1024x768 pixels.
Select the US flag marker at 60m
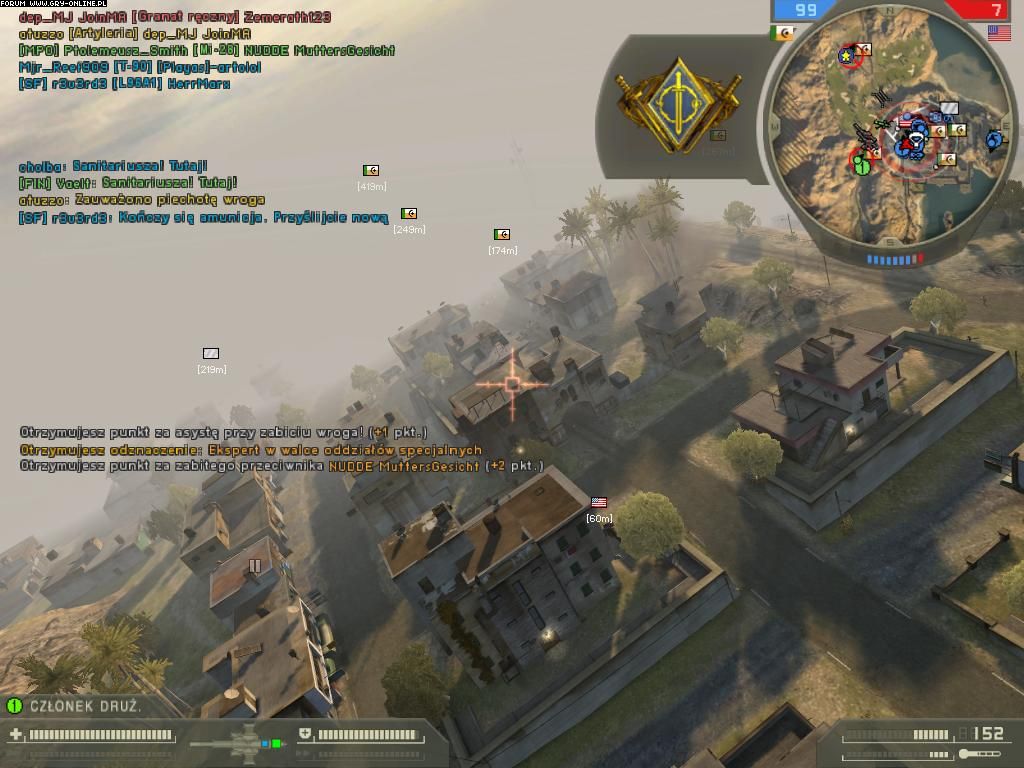click(599, 503)
